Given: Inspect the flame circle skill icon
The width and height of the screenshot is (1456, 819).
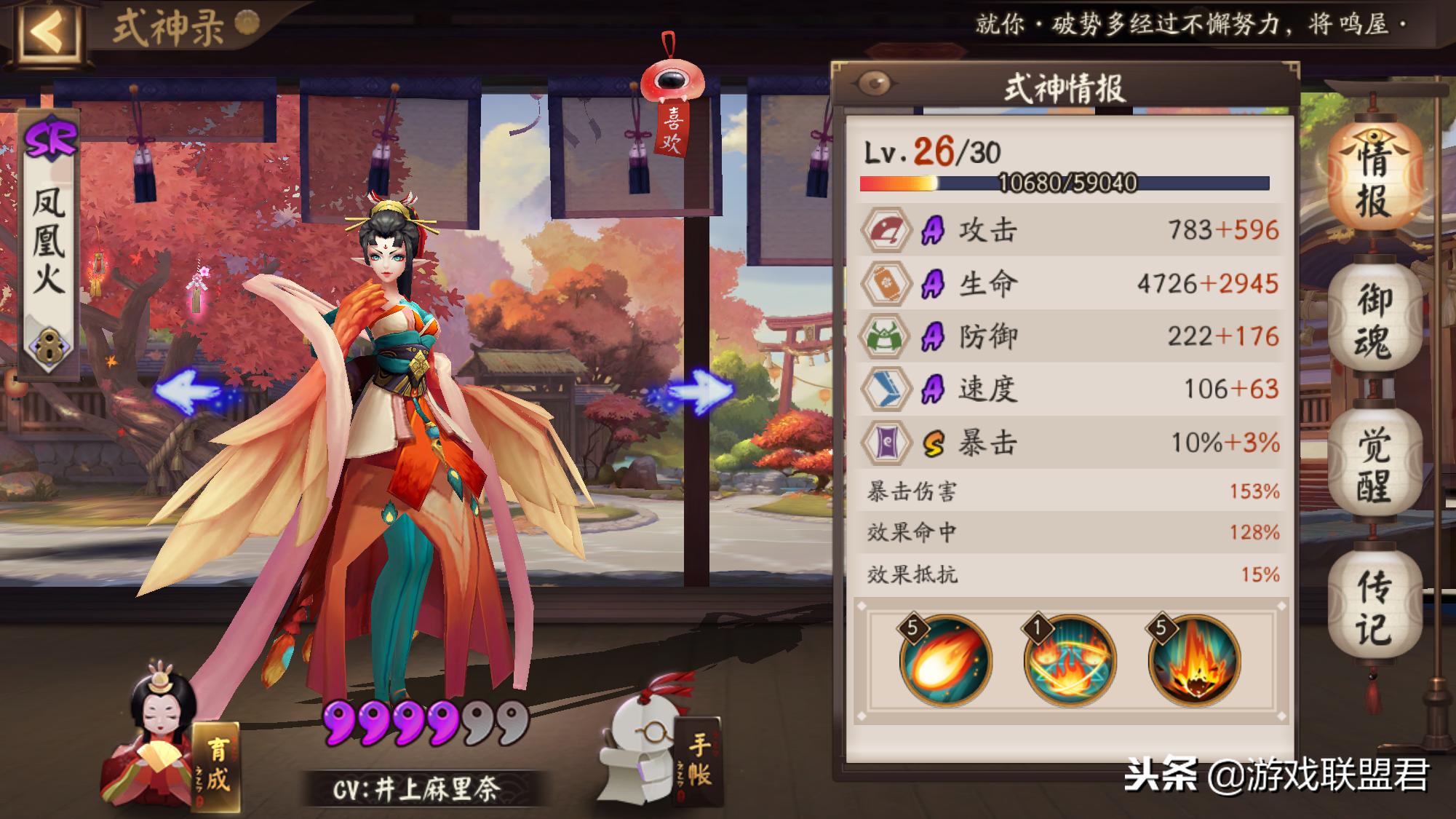Looking at the screenshot, I should click(1069, 661).
